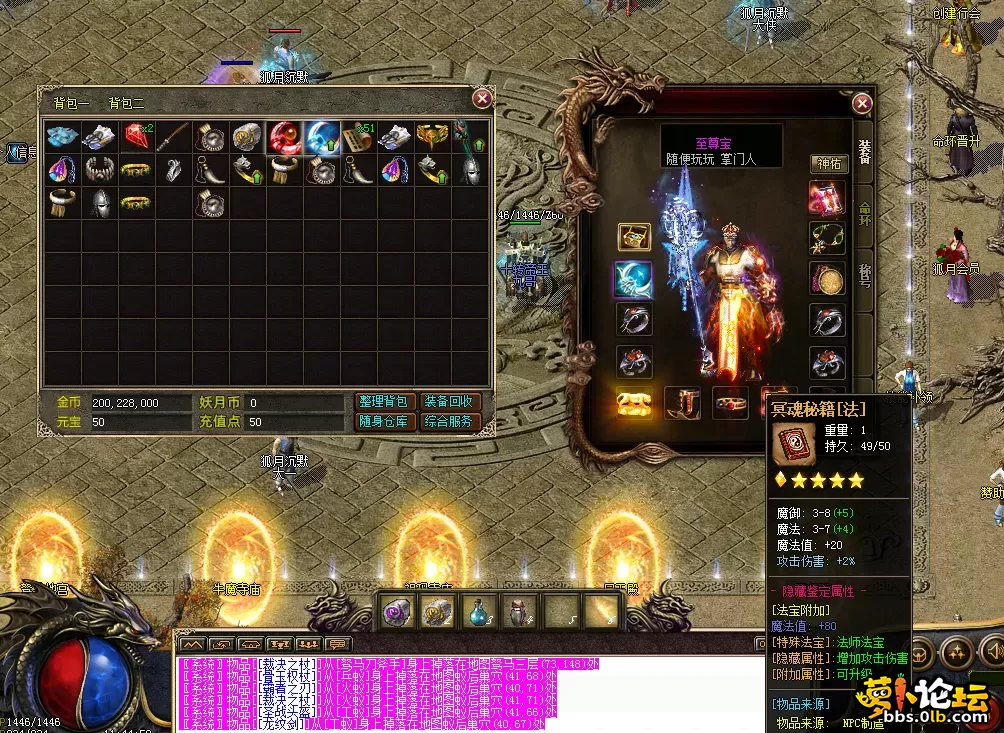Viewport: 1004px width, 733px height.
Task: Open the 随身仓库 portable warehouse
Action: (x=384, y=422)
